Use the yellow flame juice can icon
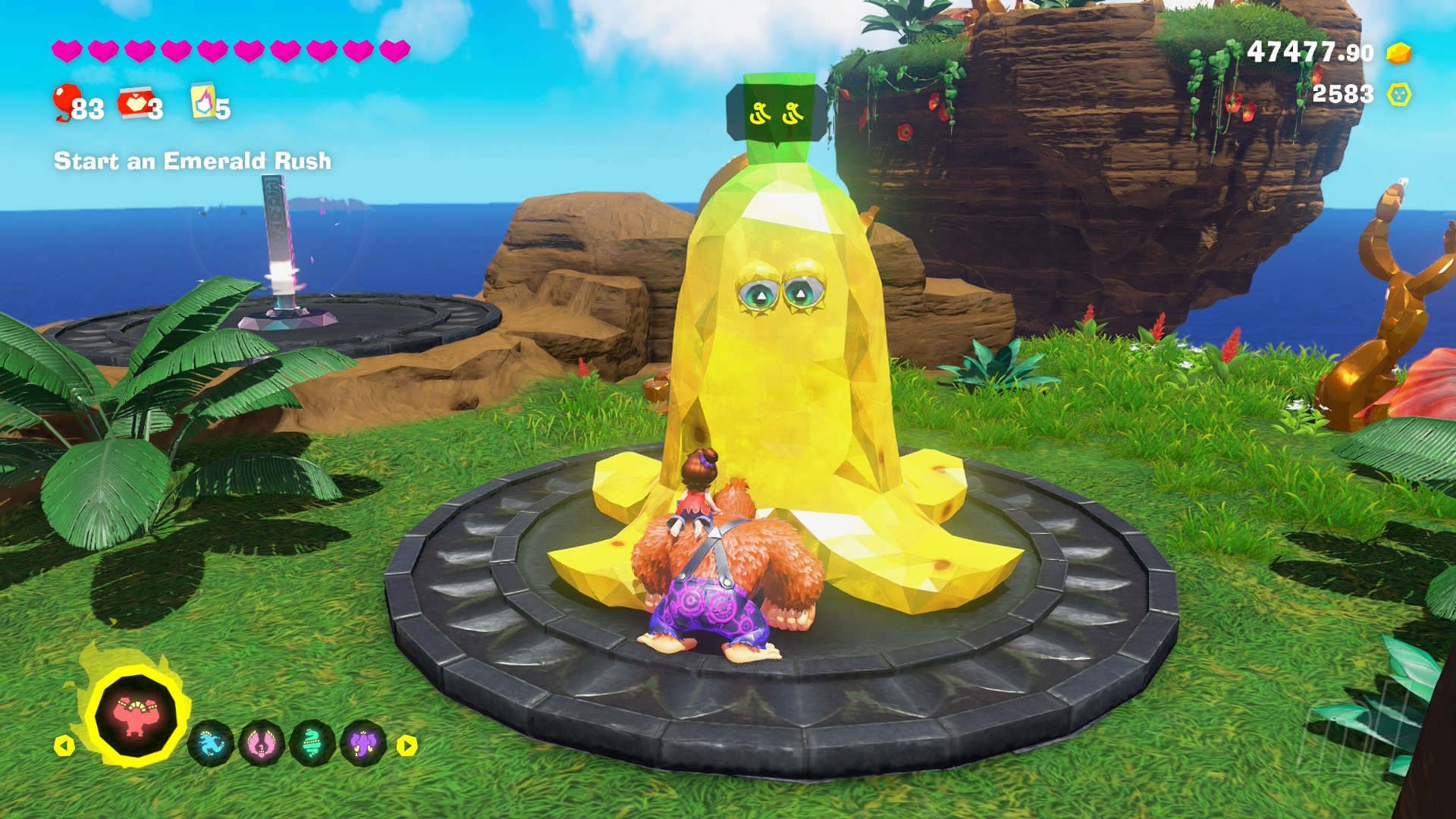Screen dimensions: 1456x819 pyautogui.click(x=202, y=102)
